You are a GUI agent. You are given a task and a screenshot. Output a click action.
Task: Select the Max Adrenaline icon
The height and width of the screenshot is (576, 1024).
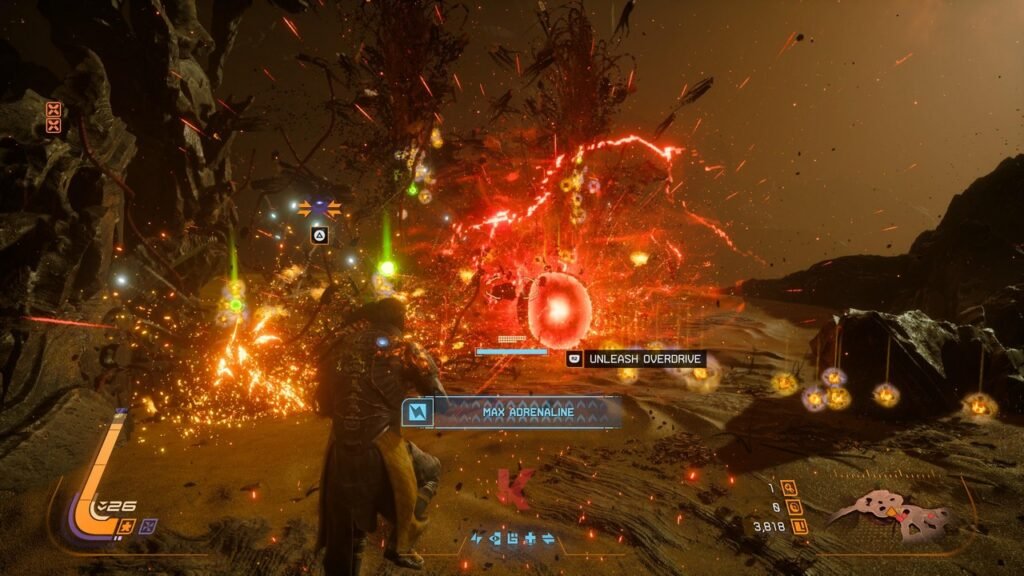416,411
